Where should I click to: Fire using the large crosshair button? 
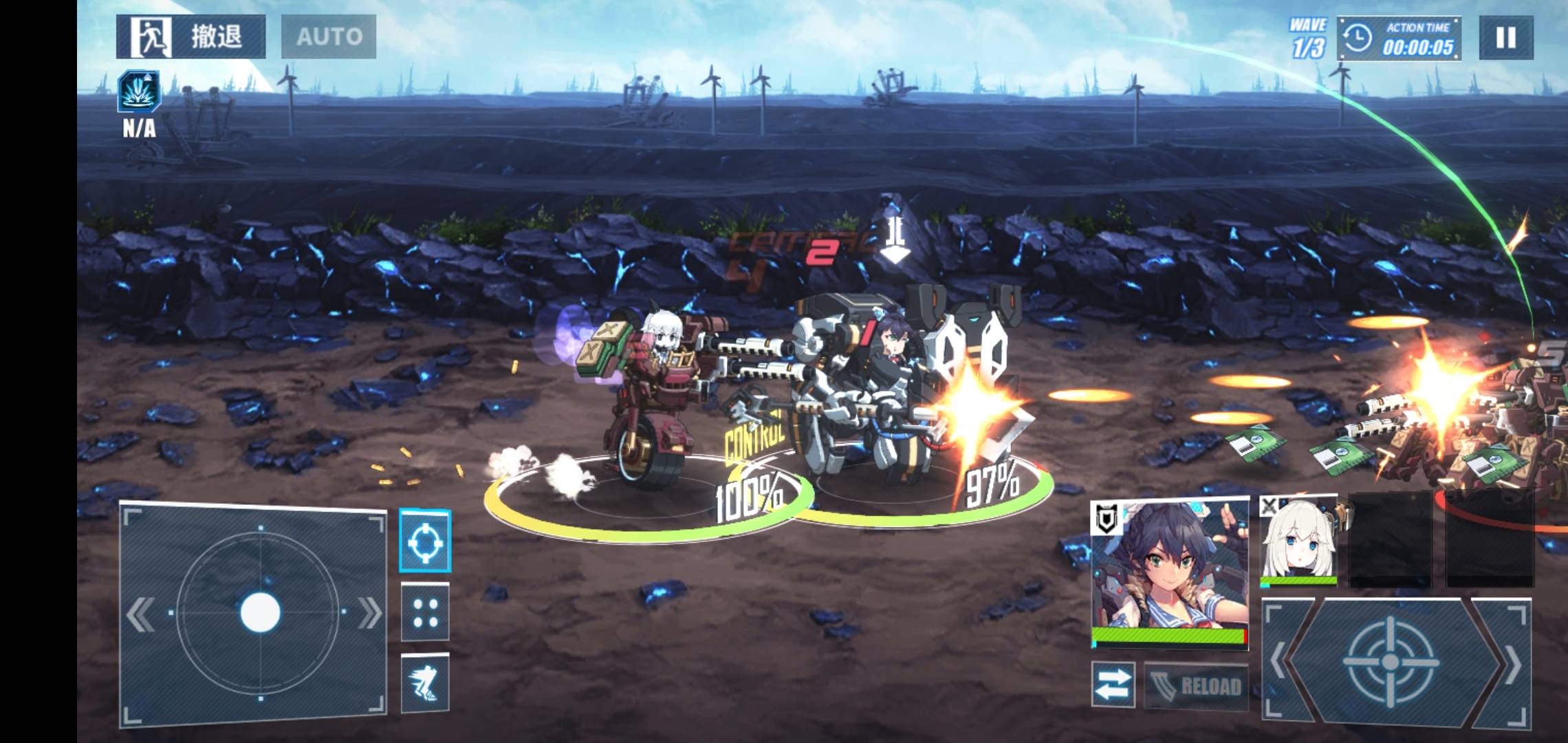[1390, 662]
